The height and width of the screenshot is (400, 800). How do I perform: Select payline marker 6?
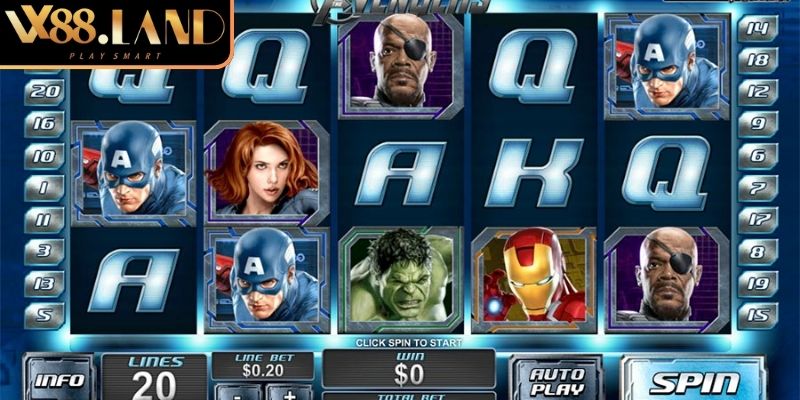coord(757,156)
